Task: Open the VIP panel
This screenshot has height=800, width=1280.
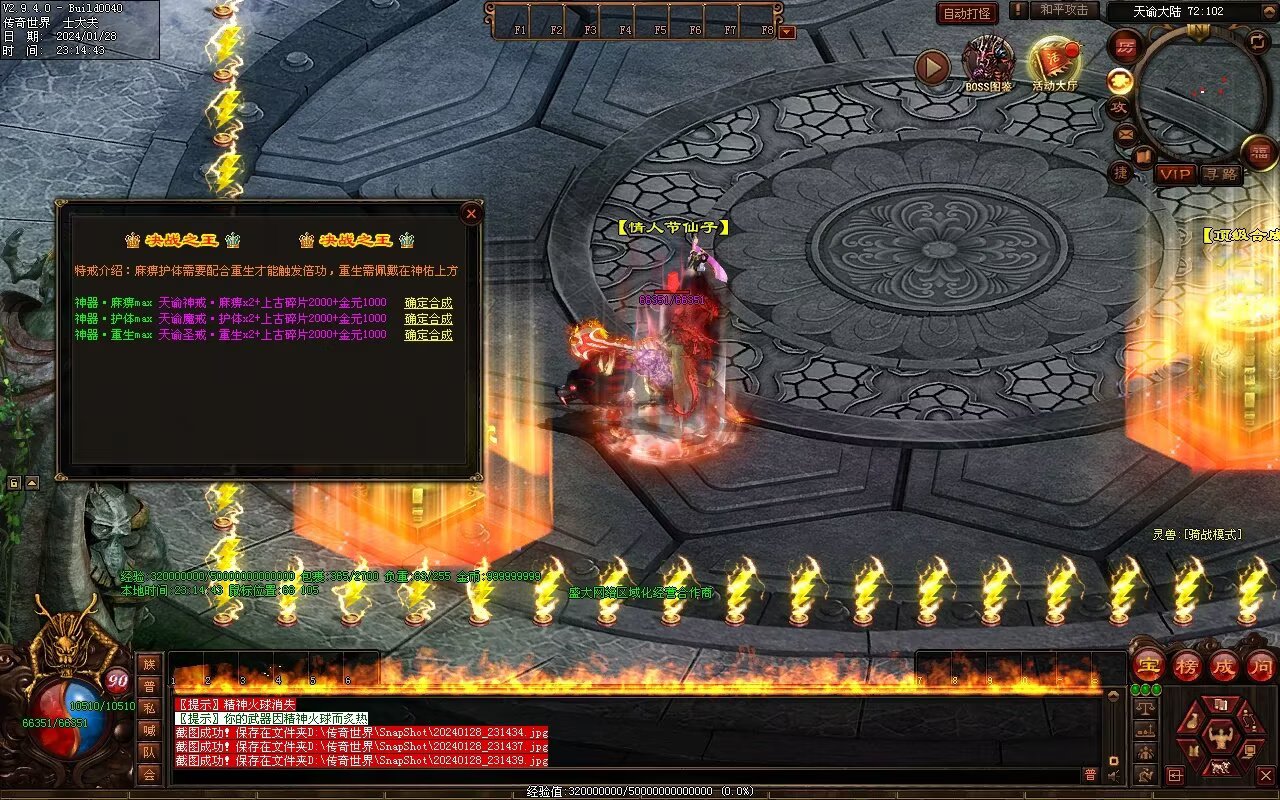Action: (1175, 174)
